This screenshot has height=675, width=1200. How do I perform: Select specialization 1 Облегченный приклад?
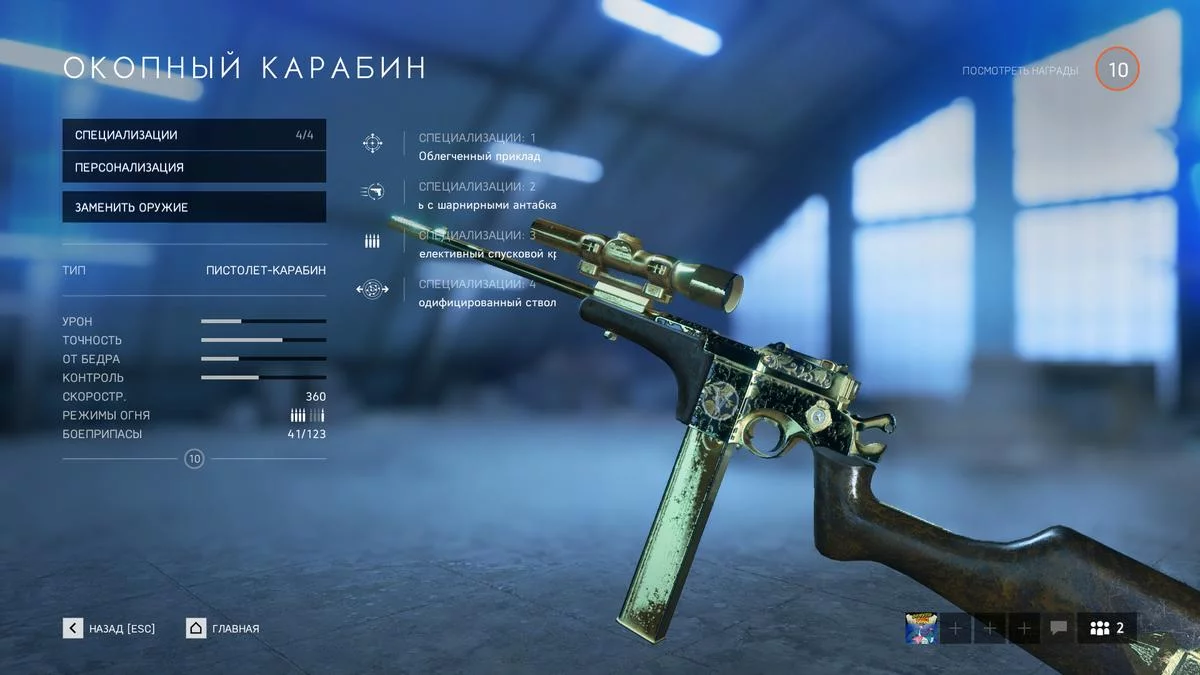(x=479, y=147)
